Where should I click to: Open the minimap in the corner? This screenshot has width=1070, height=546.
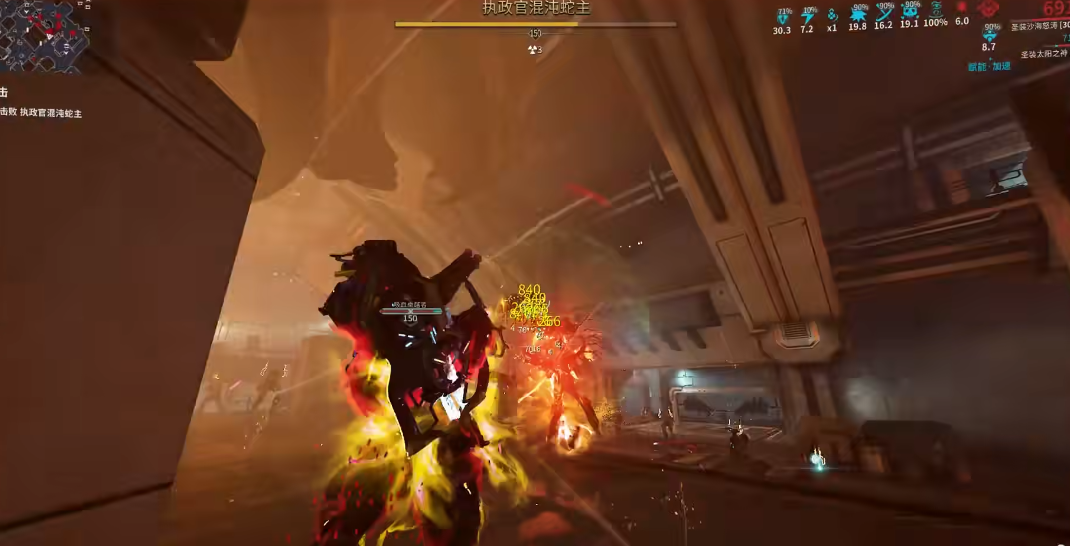pos(40,32)
